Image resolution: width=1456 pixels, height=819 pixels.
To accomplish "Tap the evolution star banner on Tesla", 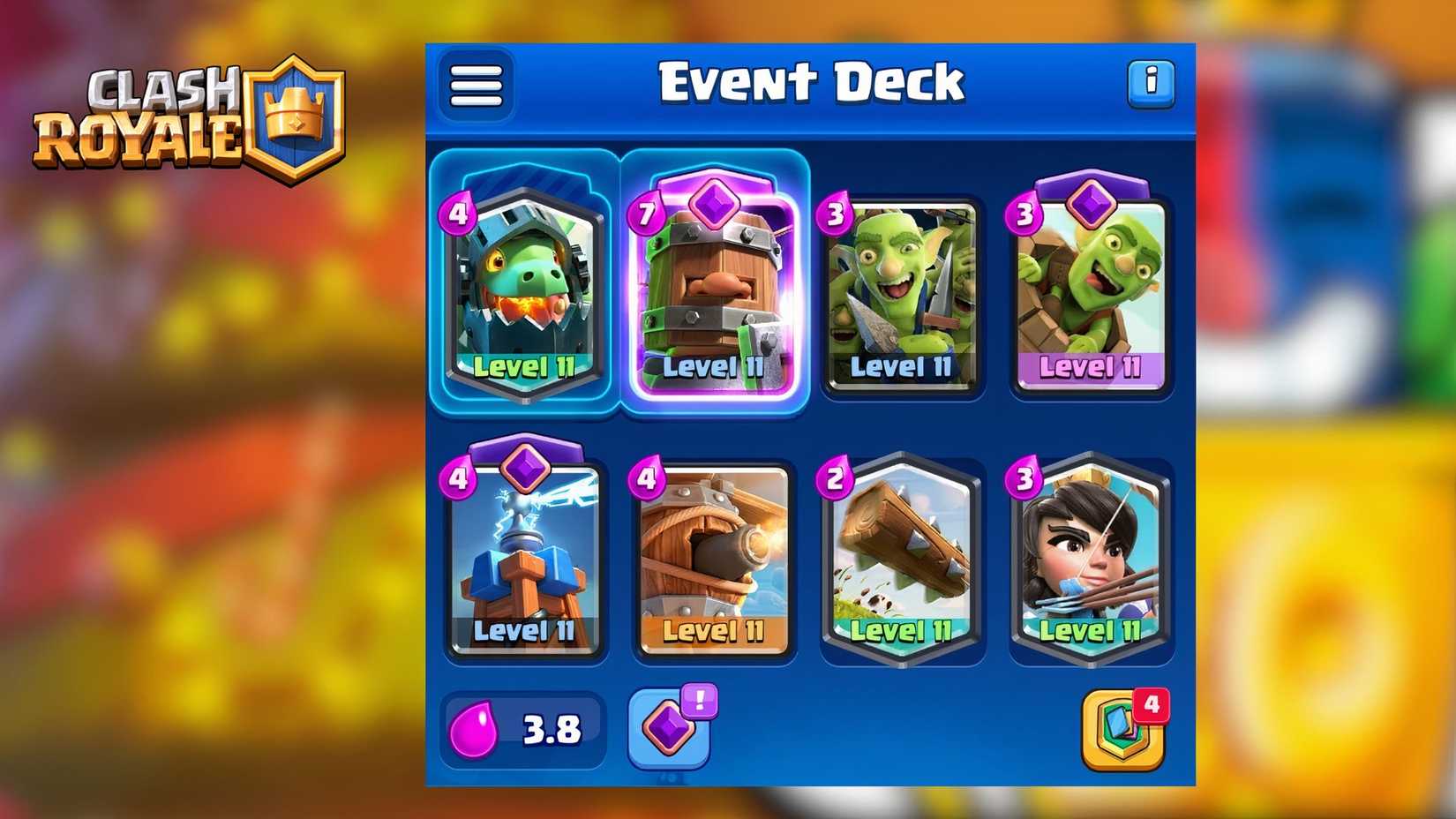I will 523,470.
